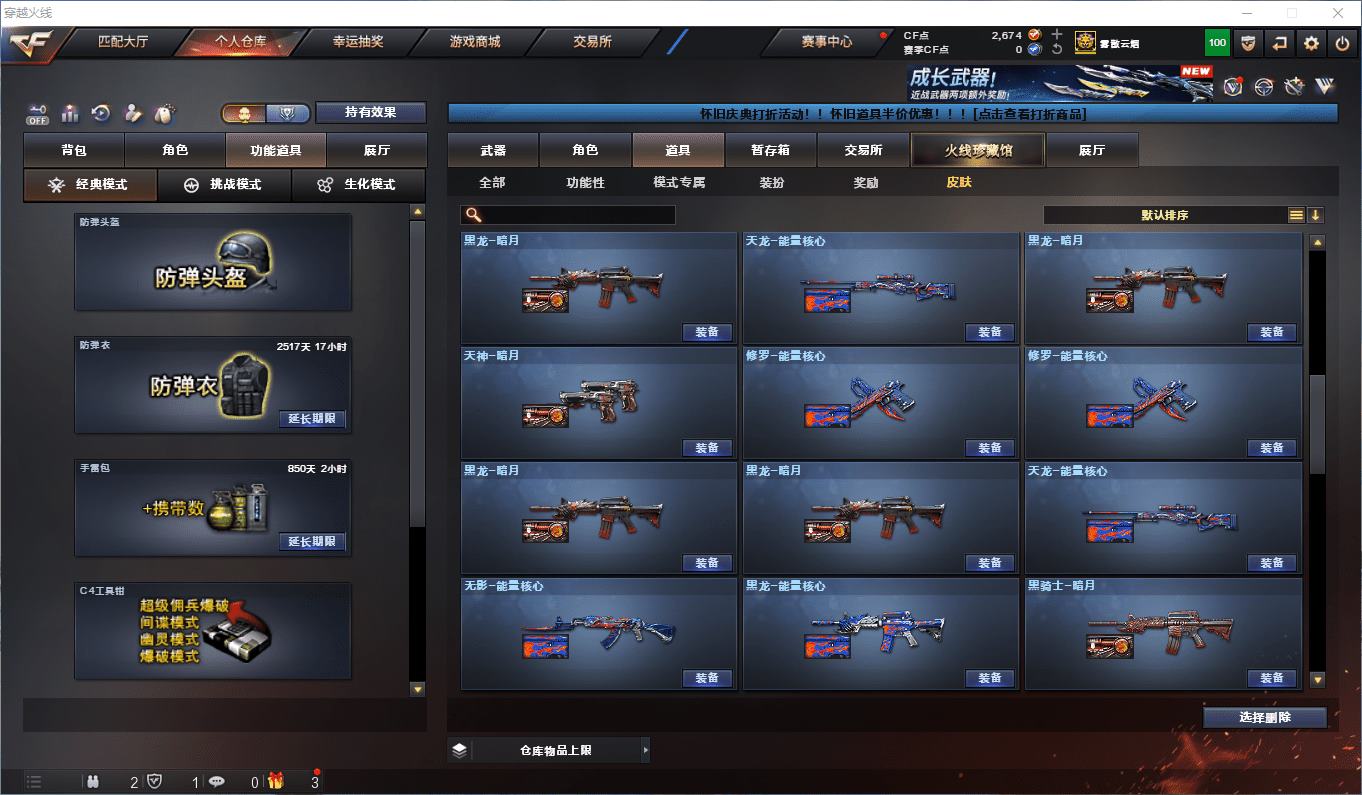Click the 持有效果 button
The height and width of the screenshot is (795, 1362).
[371, 112]
